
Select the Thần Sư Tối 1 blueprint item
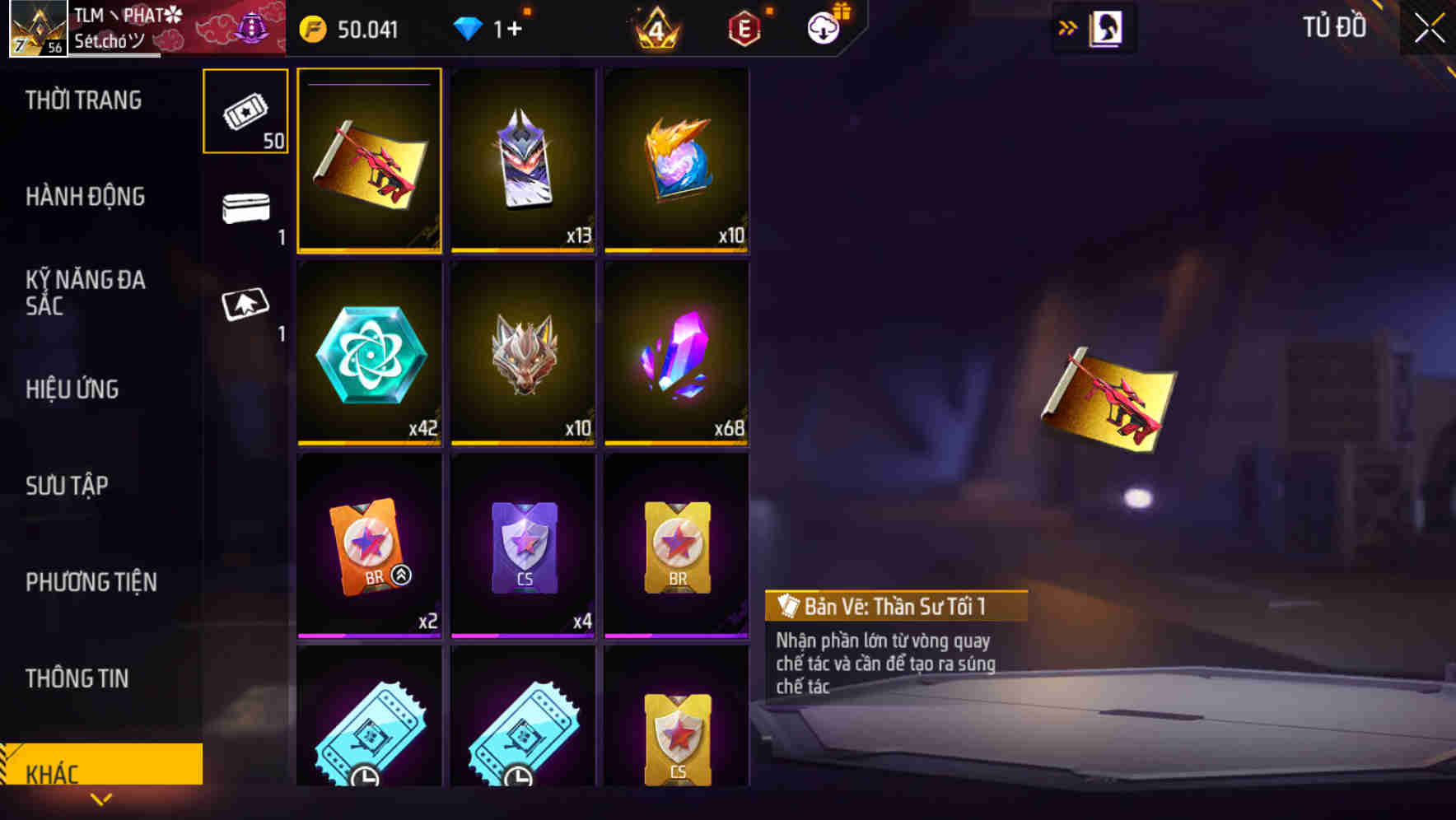369,161
